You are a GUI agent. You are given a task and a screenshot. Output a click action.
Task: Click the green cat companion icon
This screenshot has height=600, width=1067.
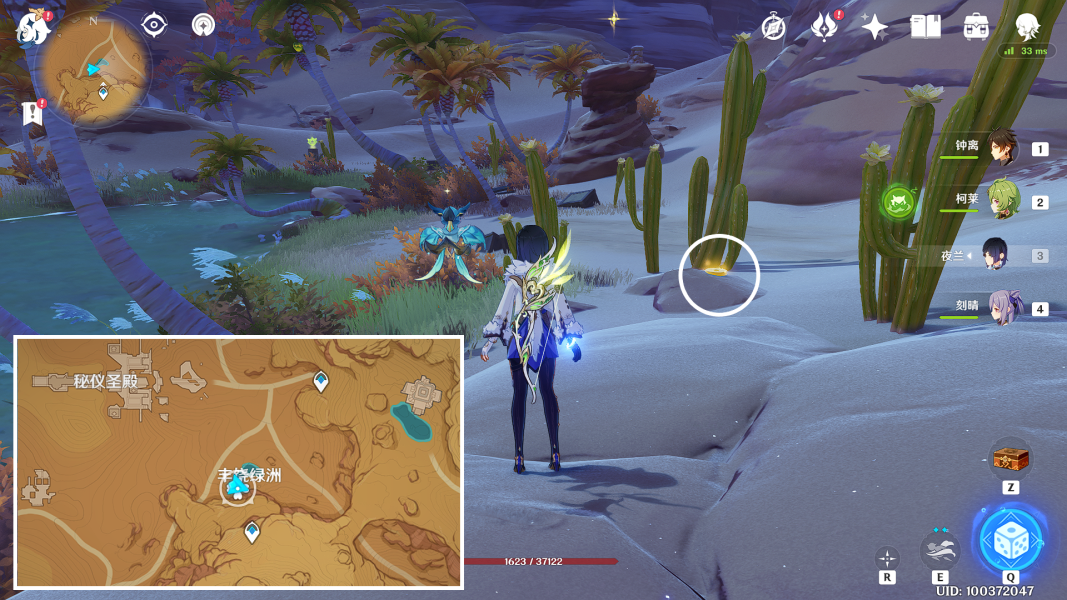coord(898,202)
